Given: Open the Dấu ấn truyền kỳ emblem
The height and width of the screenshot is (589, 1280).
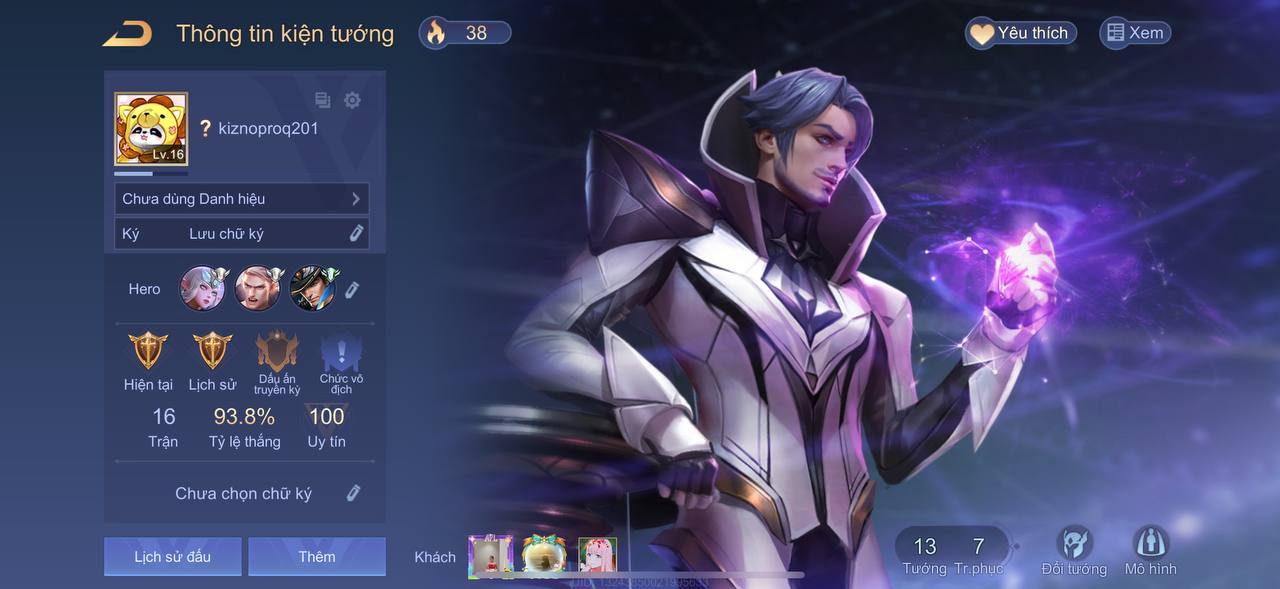Looking at the screenshot, I should click(277, 353).
